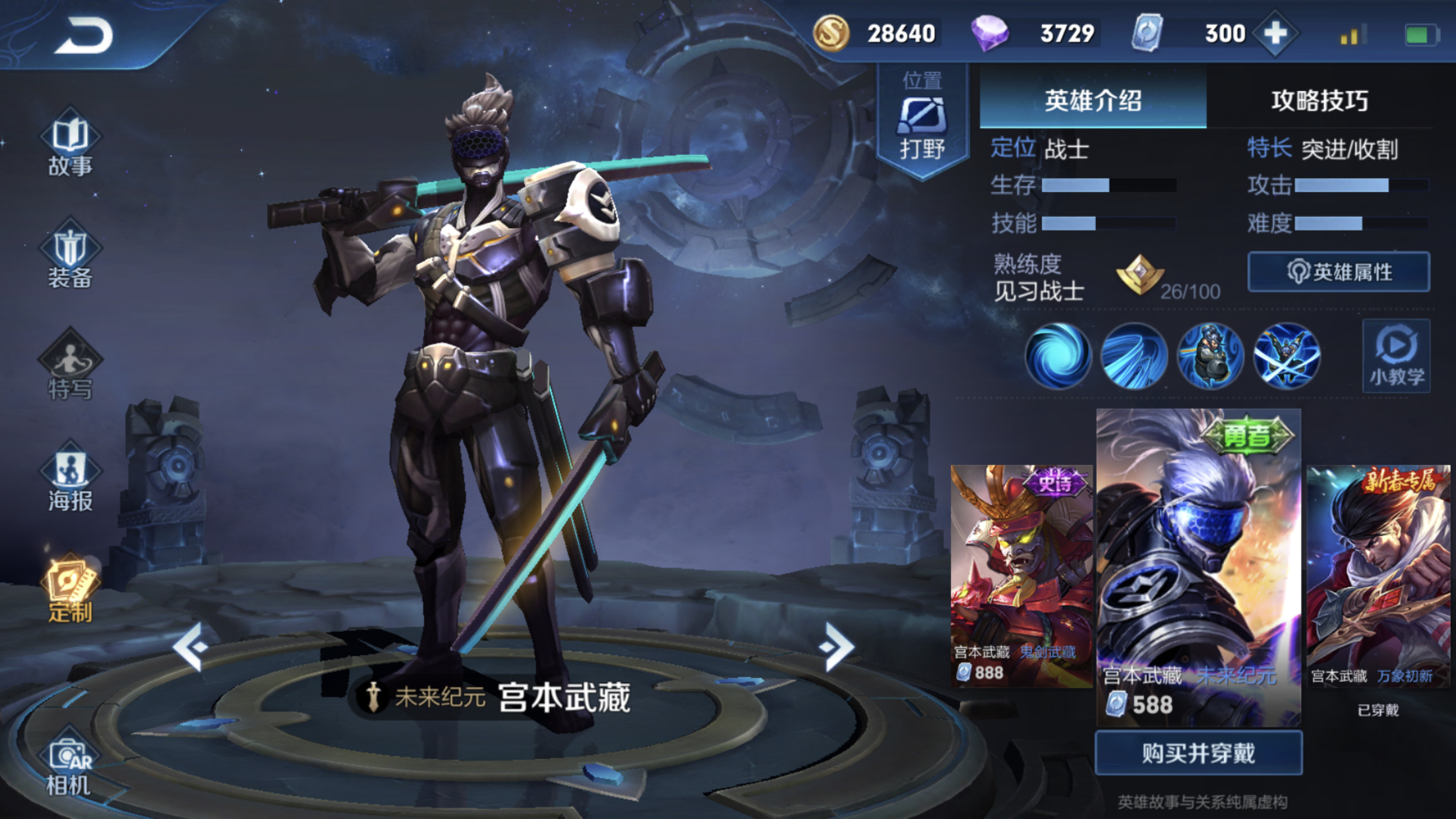Open the 海报 poster section

tap(71, 478)
